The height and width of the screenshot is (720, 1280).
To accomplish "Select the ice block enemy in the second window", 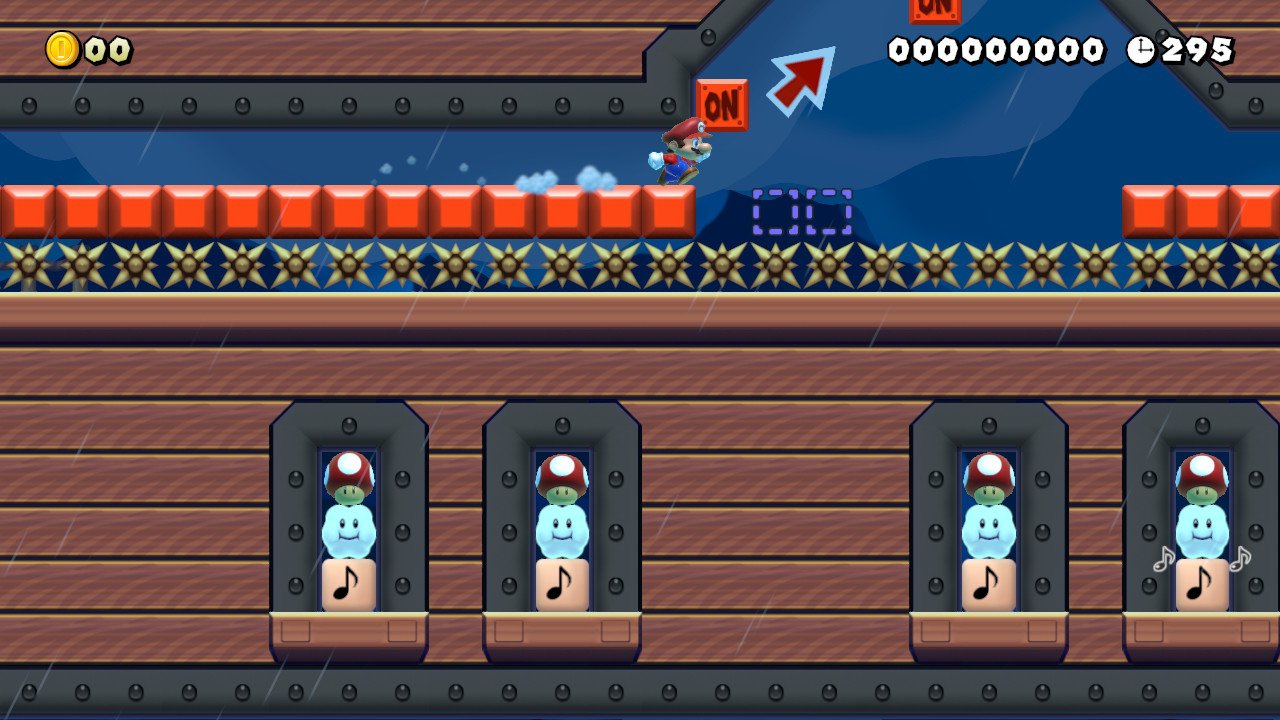I will [x=561, y=532].
